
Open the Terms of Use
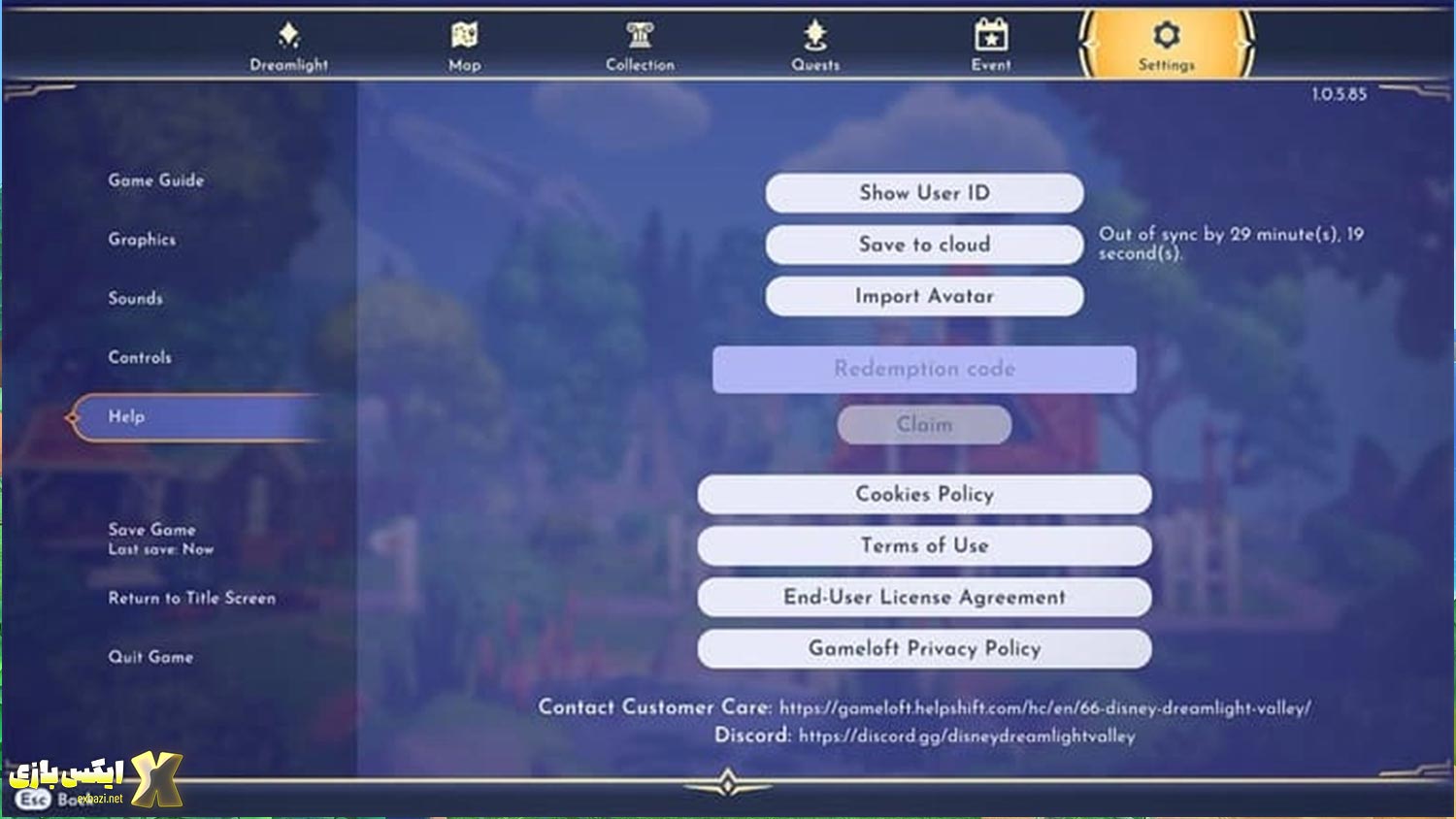(924, 545)
